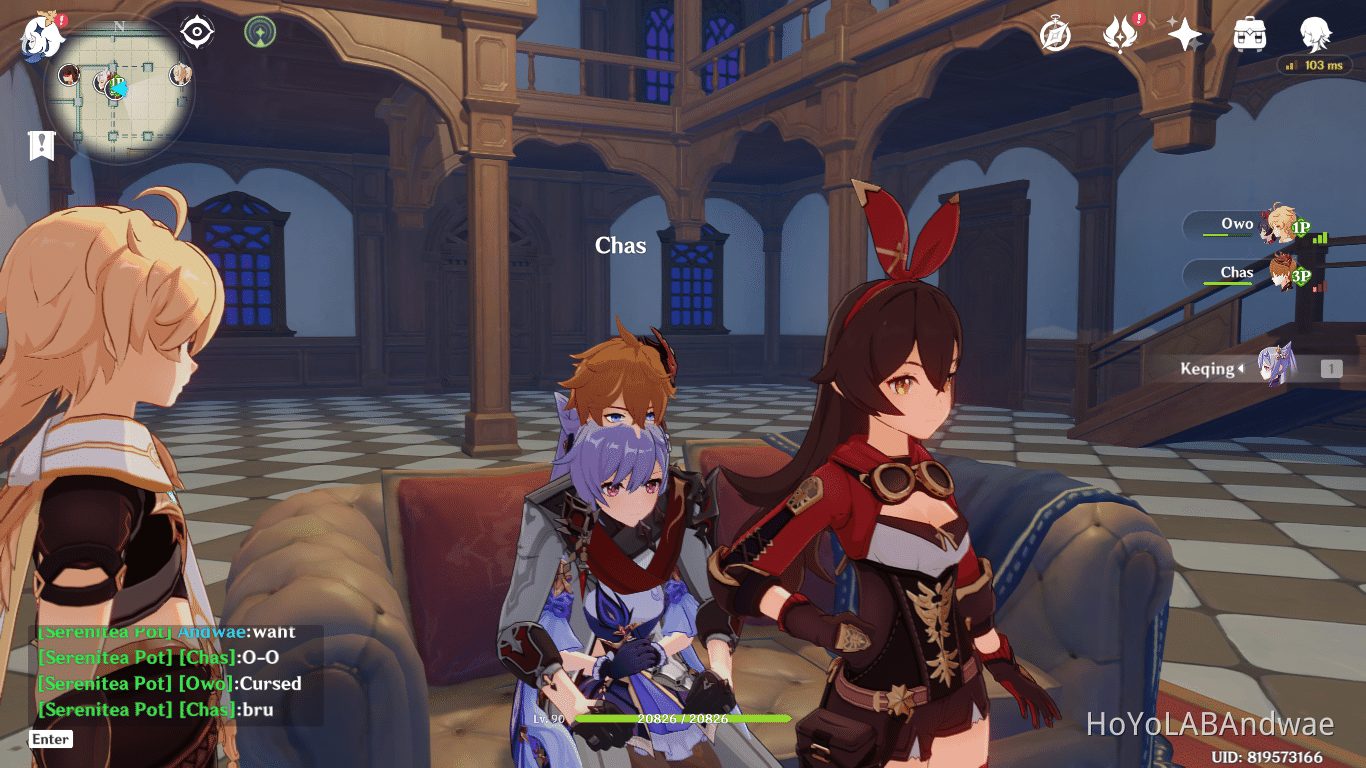Open the Paimon menu
The width and height of the screenshot is (1366, 768).
click(x=42, y=37)
